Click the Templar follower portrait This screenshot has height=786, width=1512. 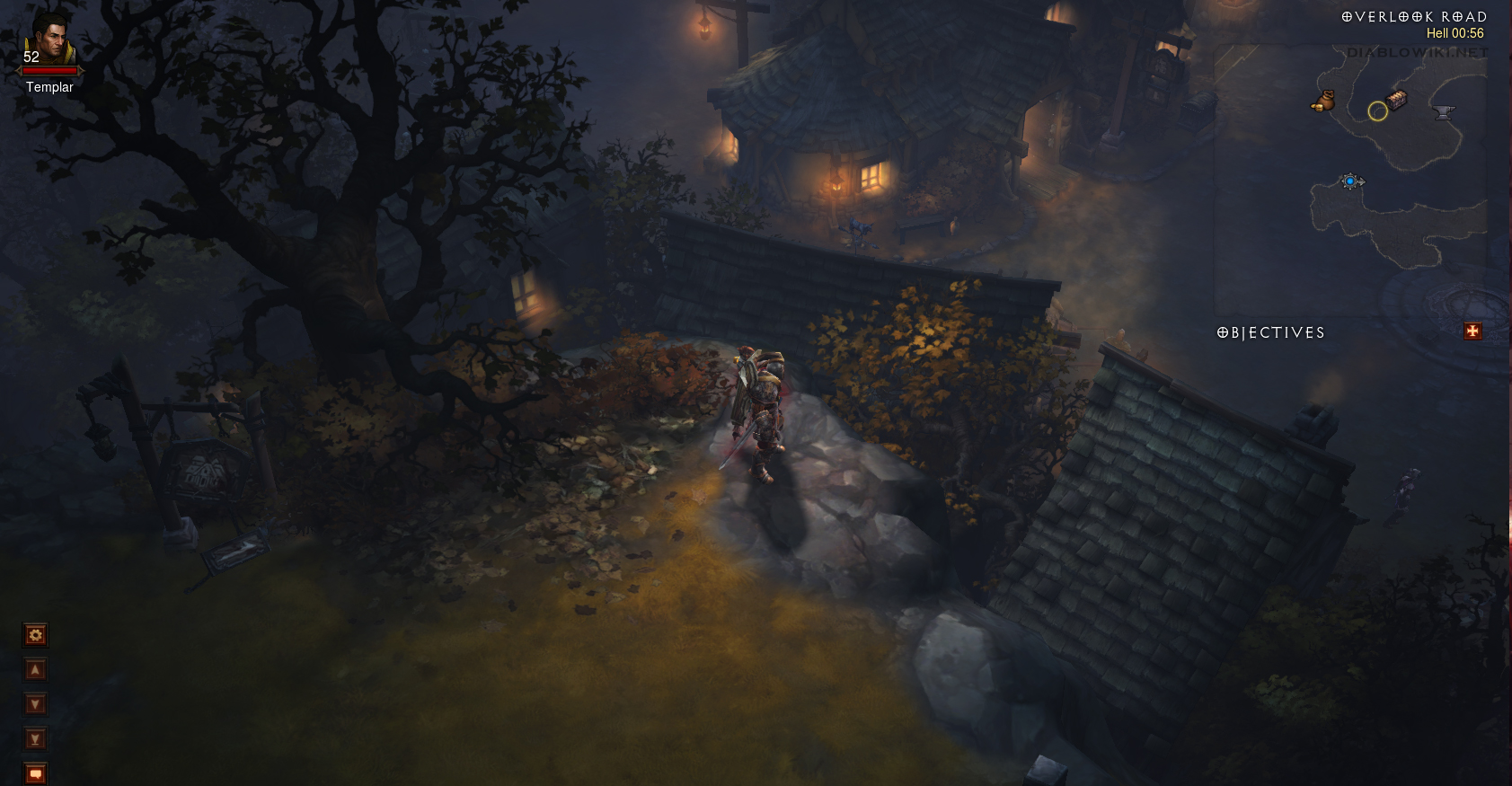click(x=49, y=40)
